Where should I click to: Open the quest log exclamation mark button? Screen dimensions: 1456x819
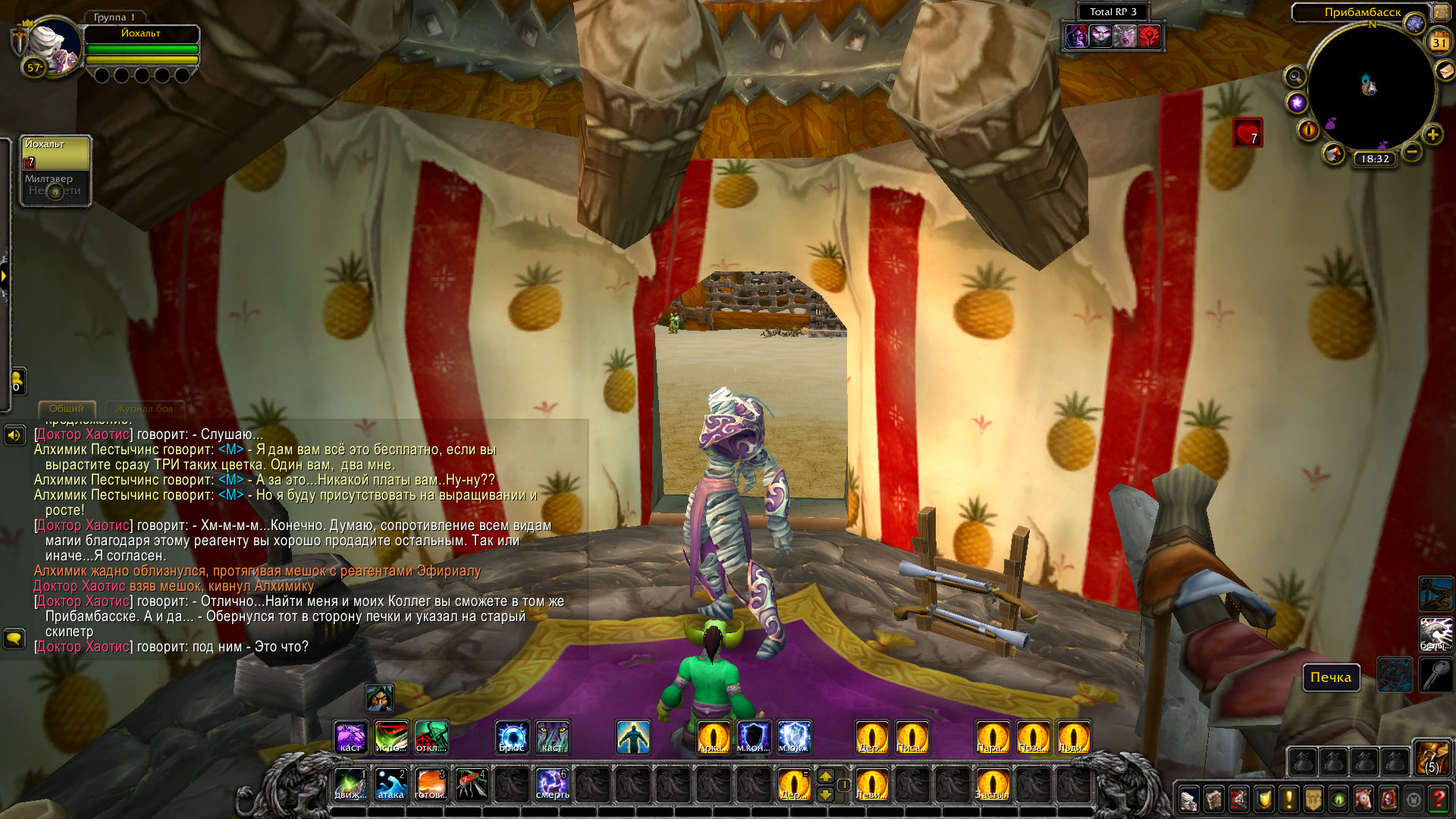tap(1288, 799)
